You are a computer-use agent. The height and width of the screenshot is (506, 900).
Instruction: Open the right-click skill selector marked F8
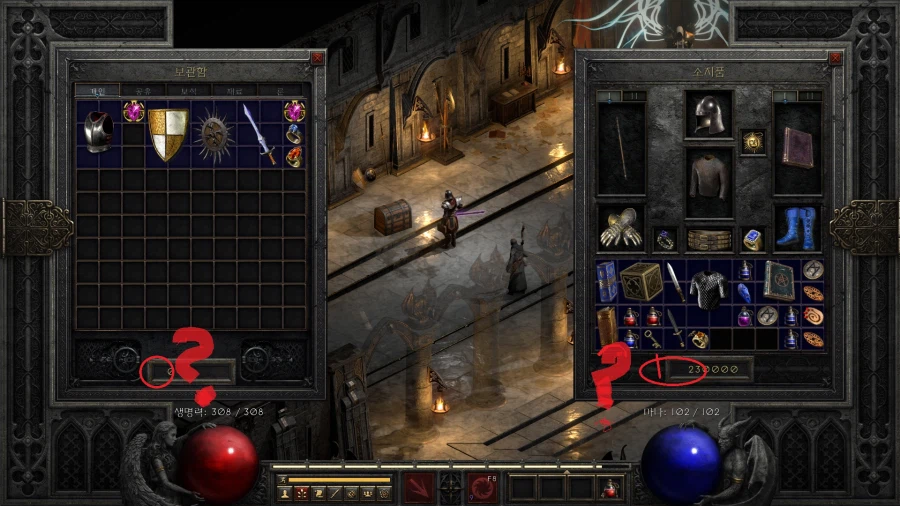click(x=483, y=488)
